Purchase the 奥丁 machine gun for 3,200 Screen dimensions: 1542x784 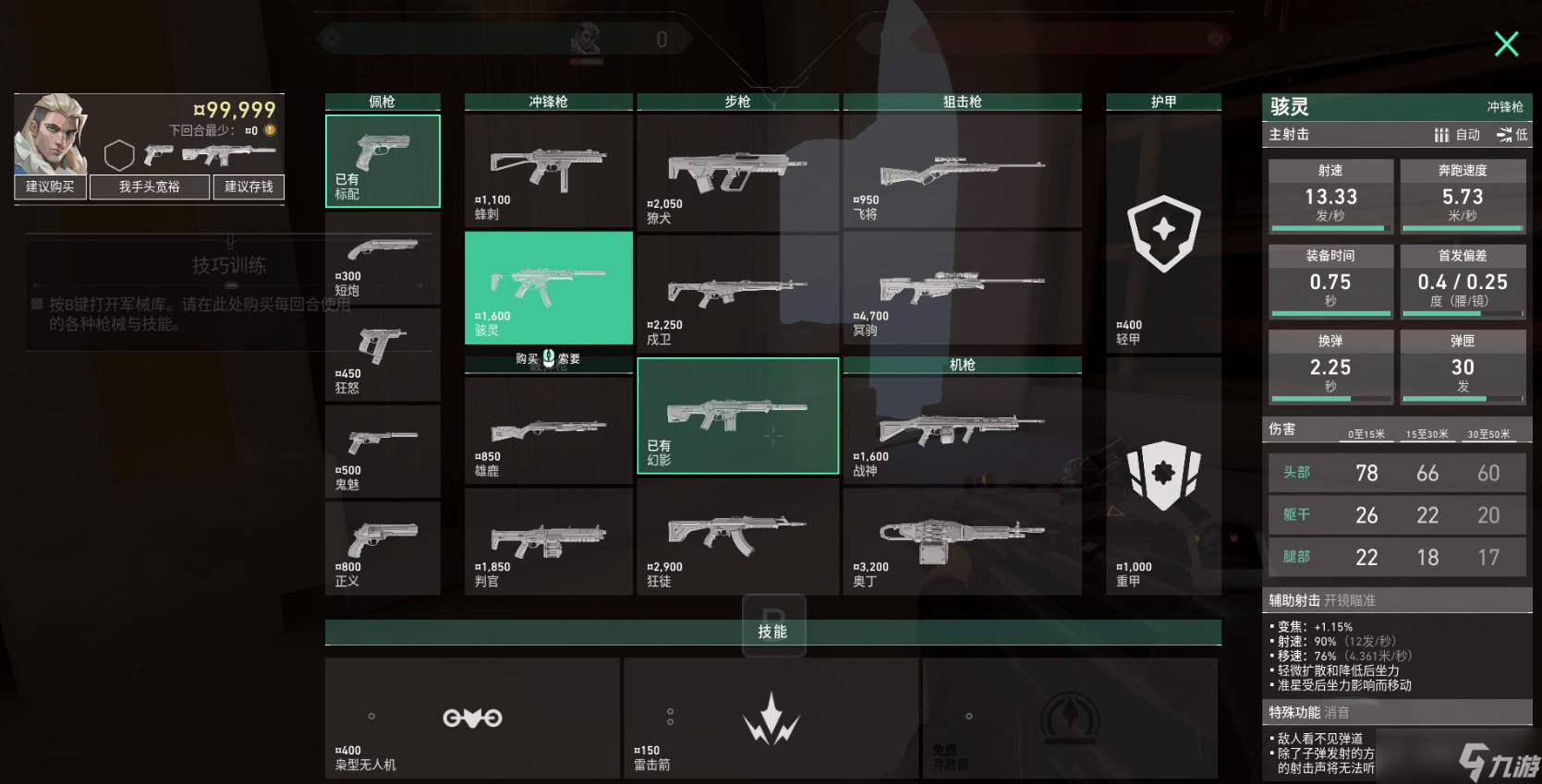pyautogui.click(x=962, y=542)
